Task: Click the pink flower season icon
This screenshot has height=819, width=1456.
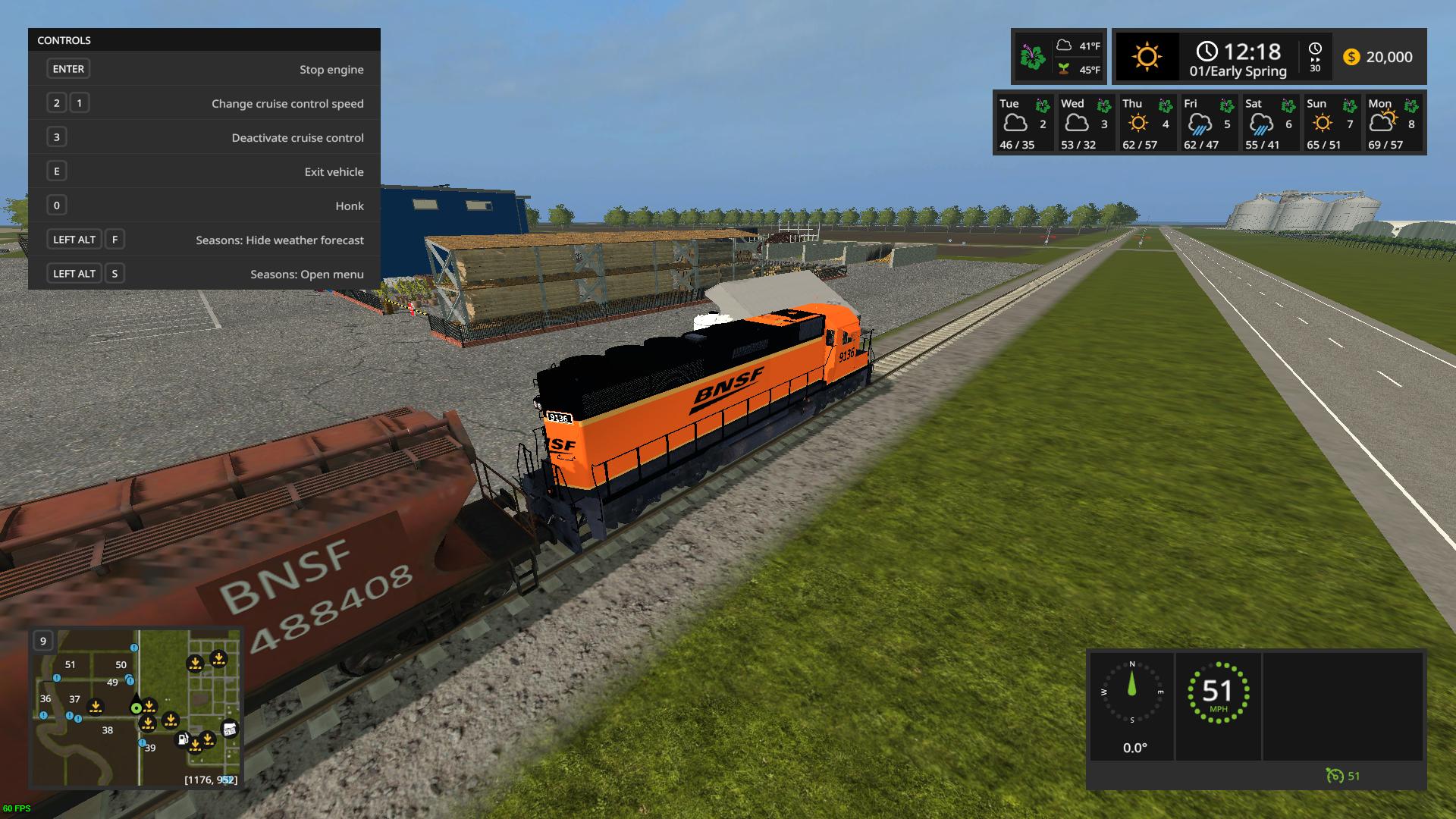Action: click(1032, 57)
